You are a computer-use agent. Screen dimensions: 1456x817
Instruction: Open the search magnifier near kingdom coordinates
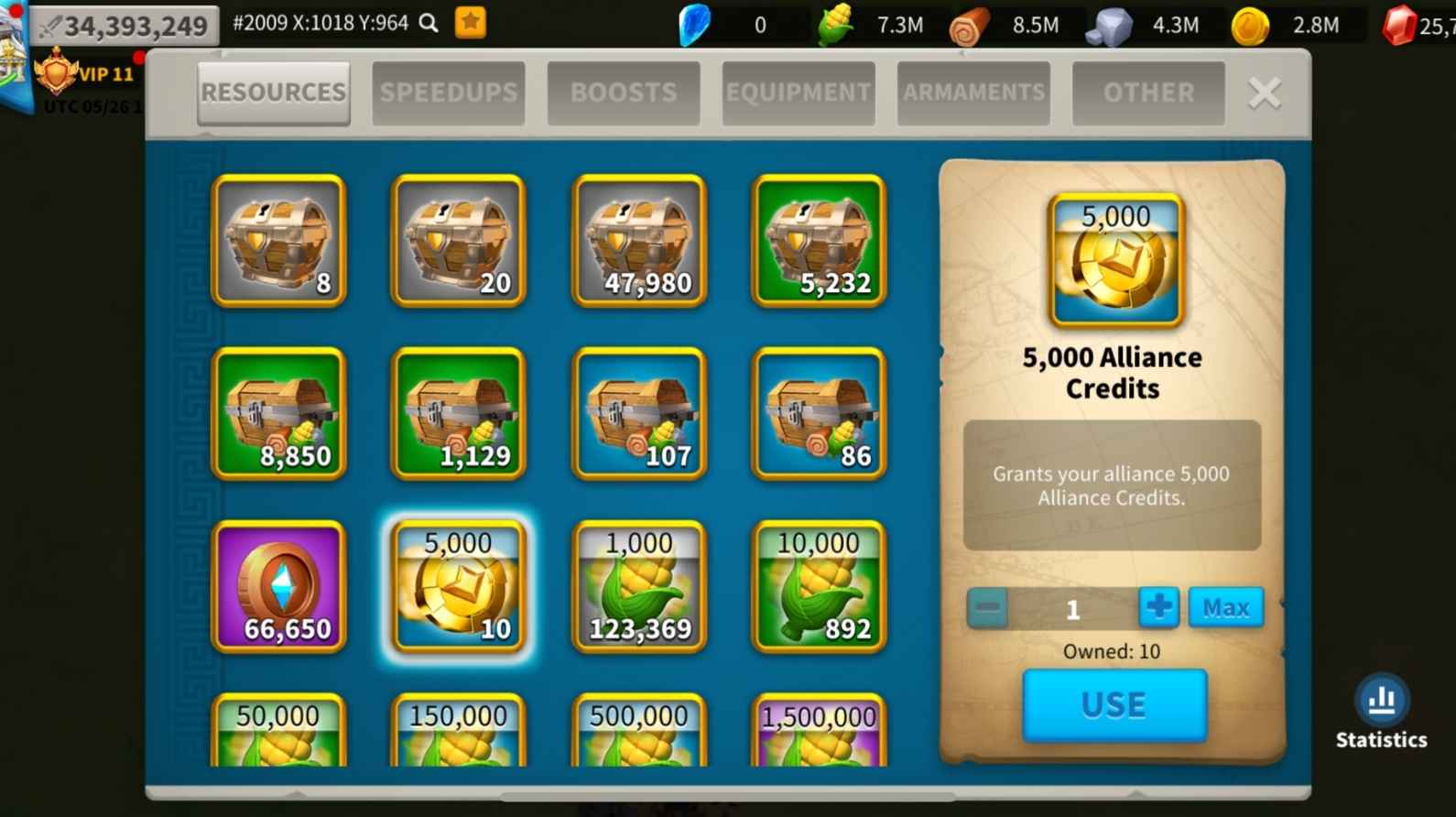pyautogui.click(x=427, y=25)
